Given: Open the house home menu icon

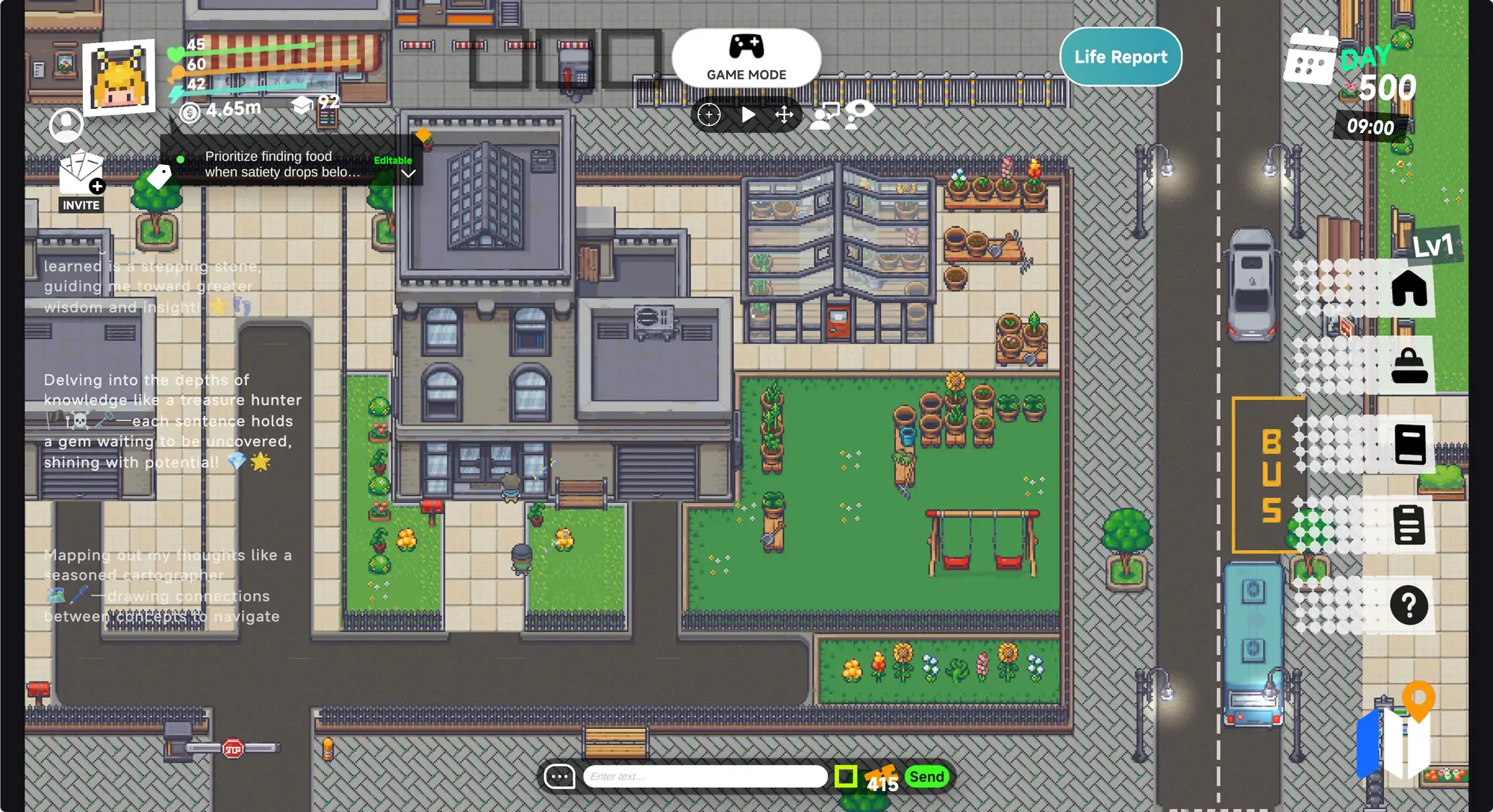Looking at the screenshot, I should [1409, 288].
